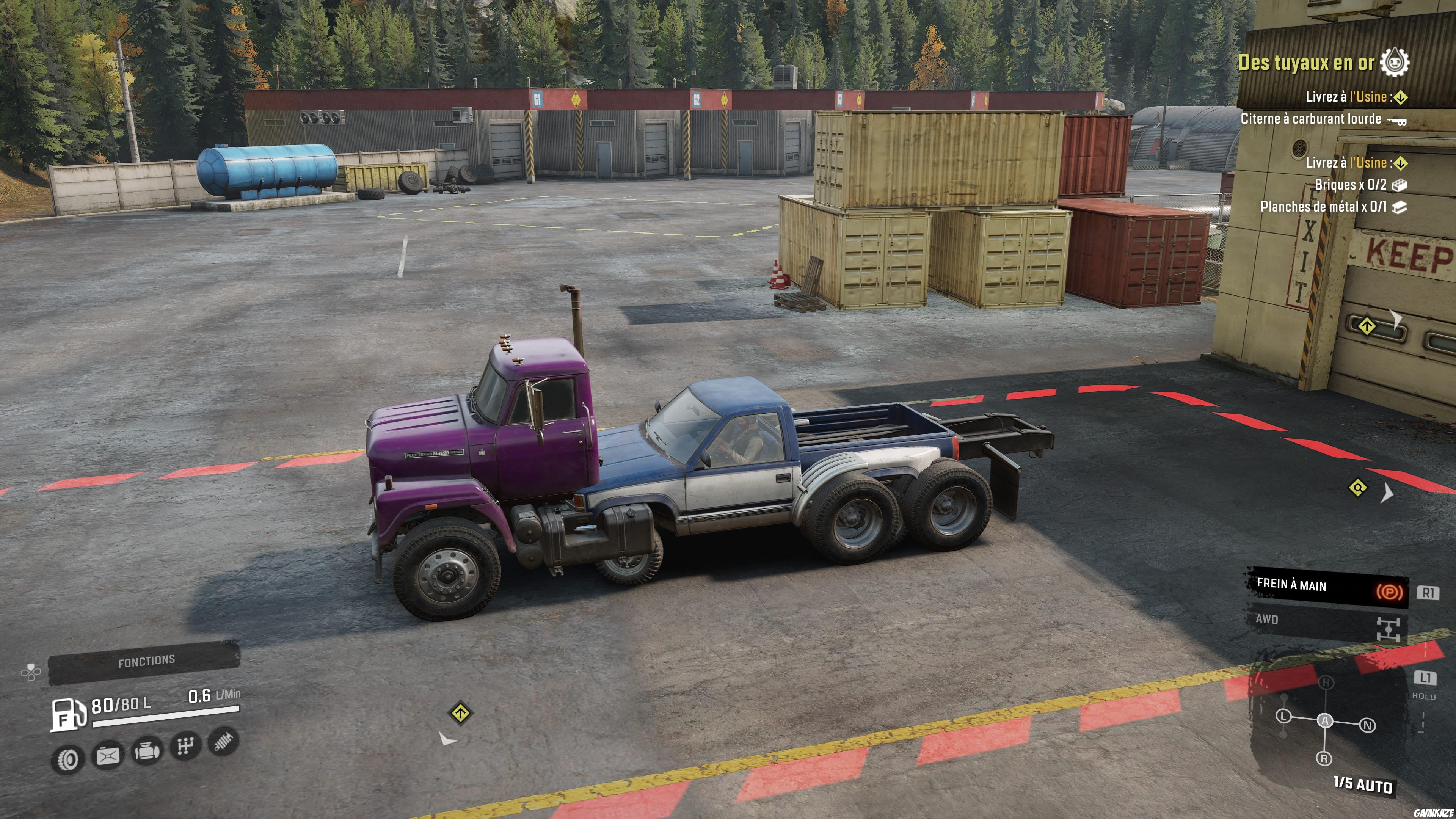1456x819 pixels.
Task: Inspect the engine status icon
Action: click(147, 751)
